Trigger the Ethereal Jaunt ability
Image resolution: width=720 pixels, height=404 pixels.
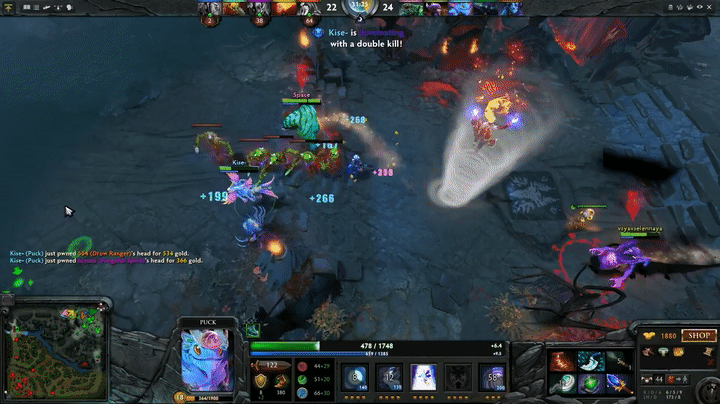coord(457,377)
